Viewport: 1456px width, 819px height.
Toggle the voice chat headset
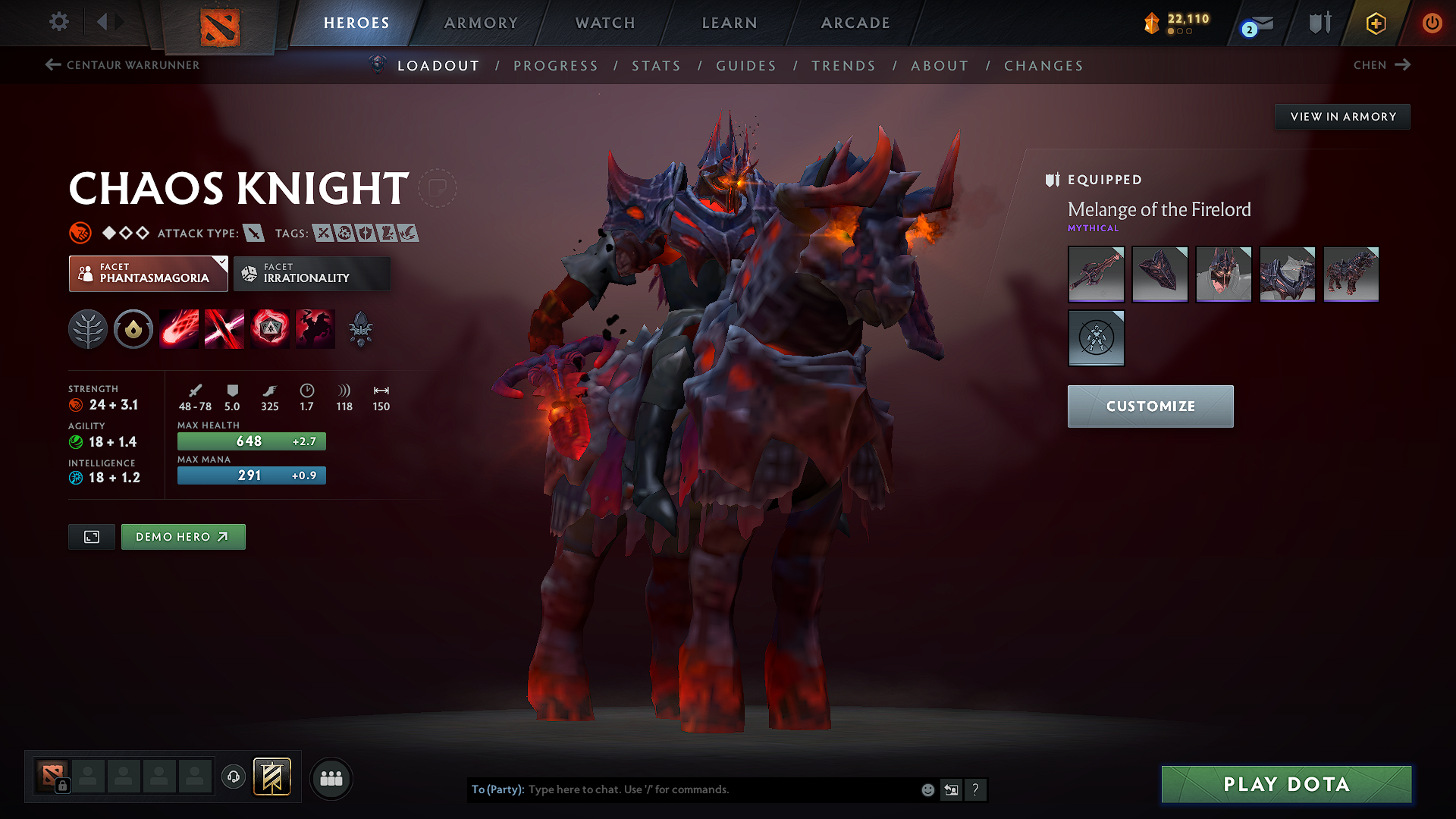point(233,778)
